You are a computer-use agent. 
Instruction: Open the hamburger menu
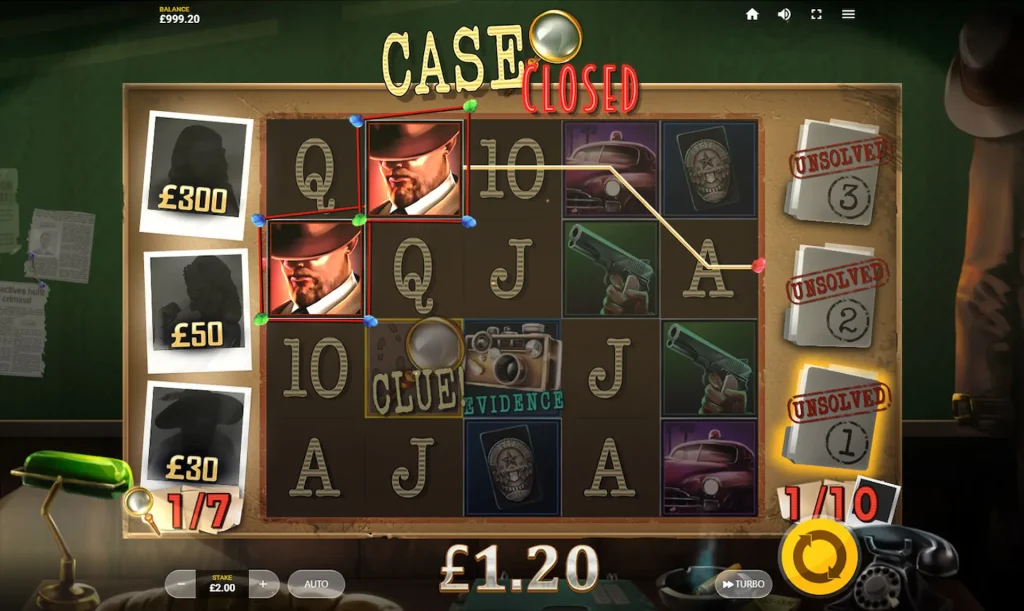(848, 14)
